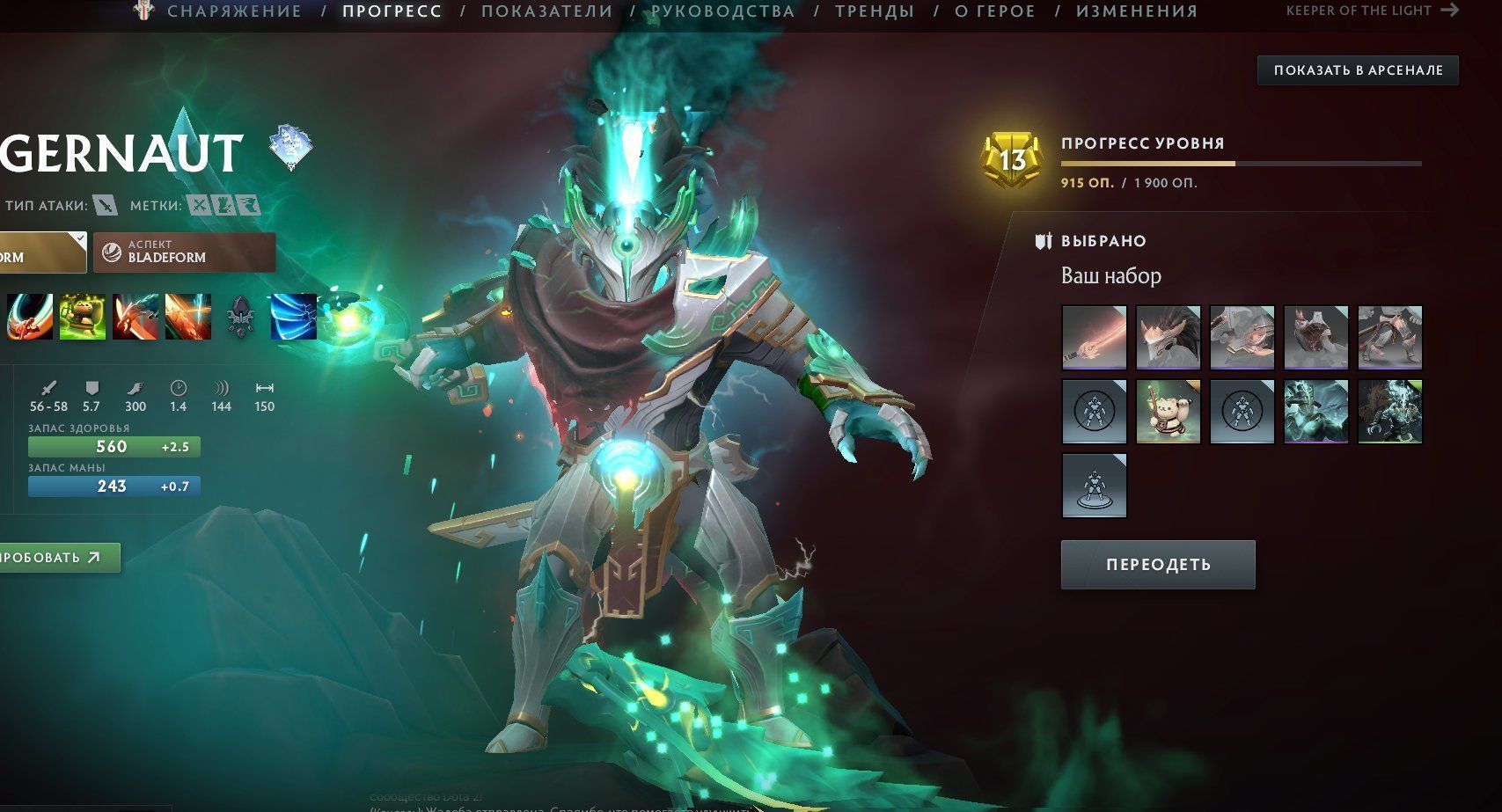Select the horned mask head slot
Viewport: 1502px width, 812px height.
[1168, 337]
